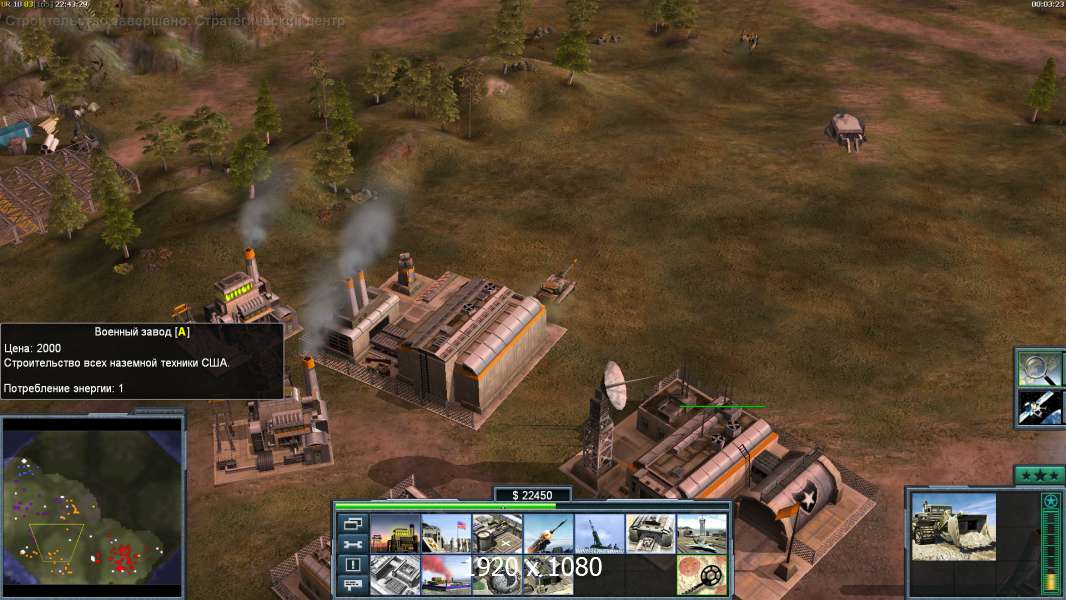Select the power plant build icon
1066x600 pixels.
395,533
